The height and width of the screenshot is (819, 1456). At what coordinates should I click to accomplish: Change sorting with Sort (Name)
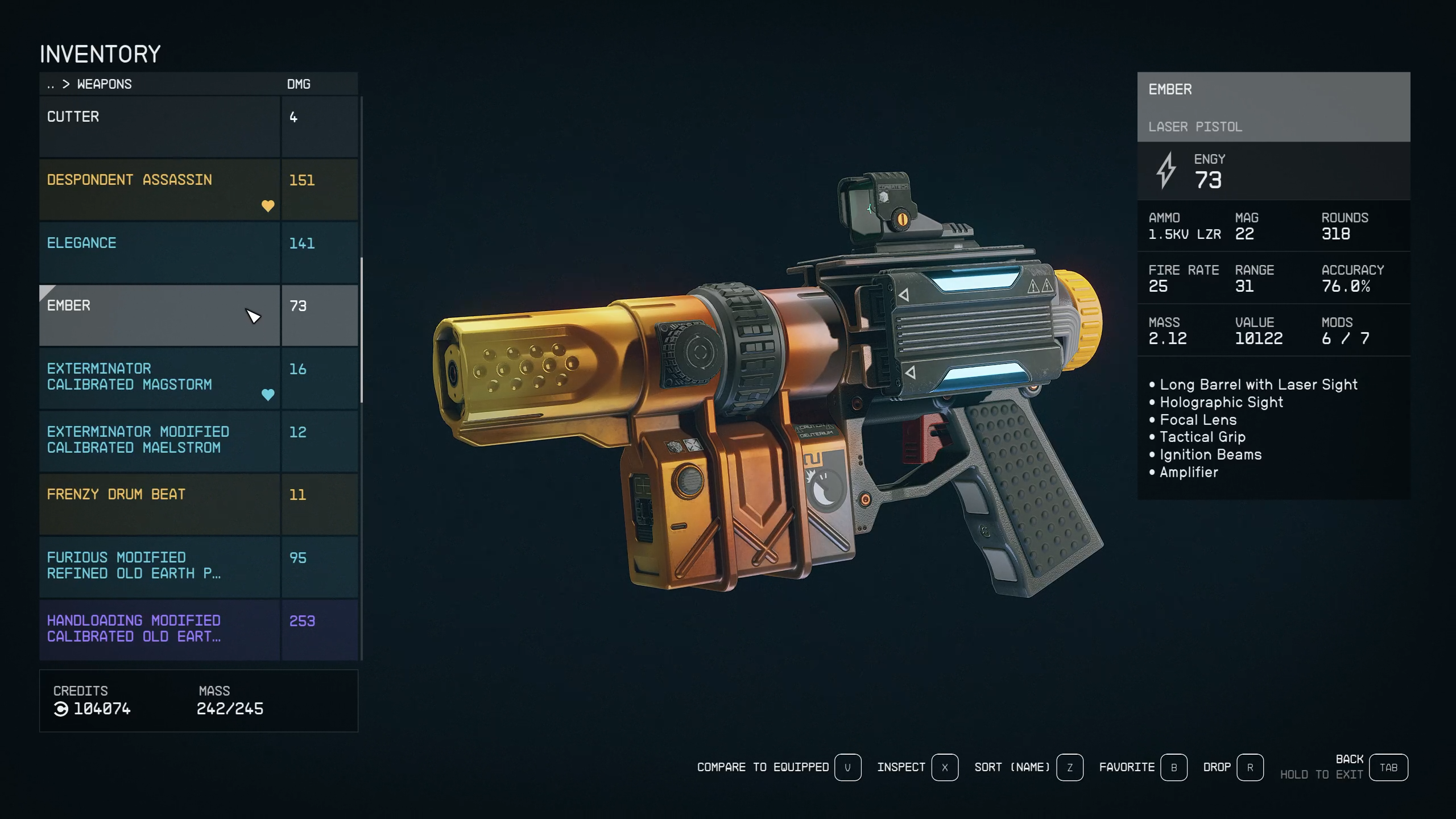point(1069,767)
